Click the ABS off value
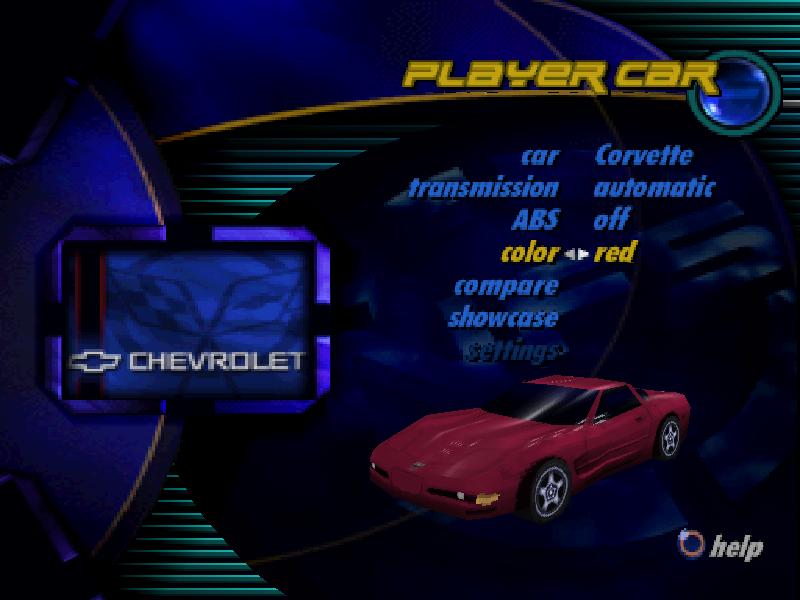The height and width of the screenshot is (600, 800). coord(611,220)
